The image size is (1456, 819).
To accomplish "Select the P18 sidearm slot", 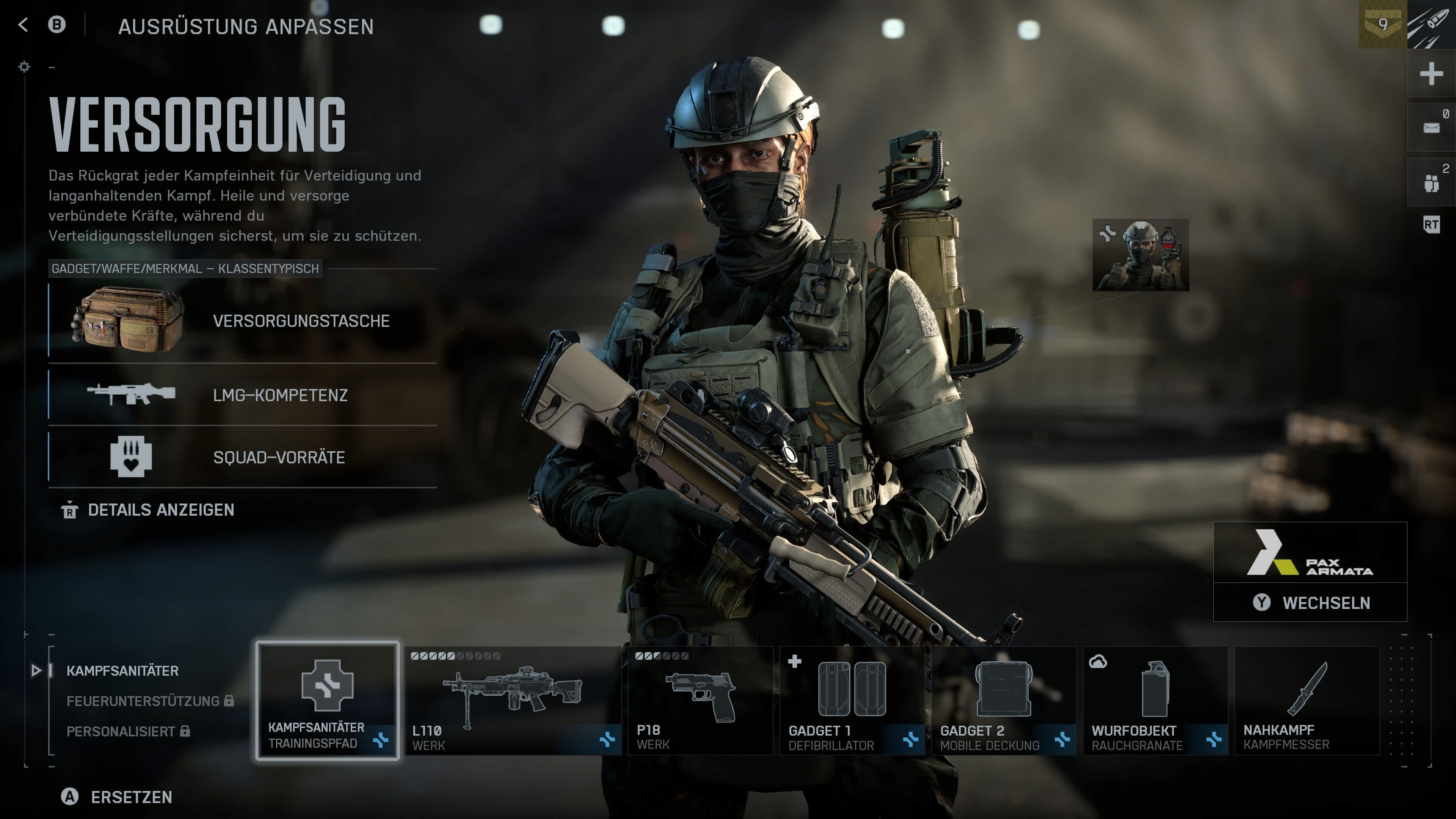I will [x=700, y=701].
